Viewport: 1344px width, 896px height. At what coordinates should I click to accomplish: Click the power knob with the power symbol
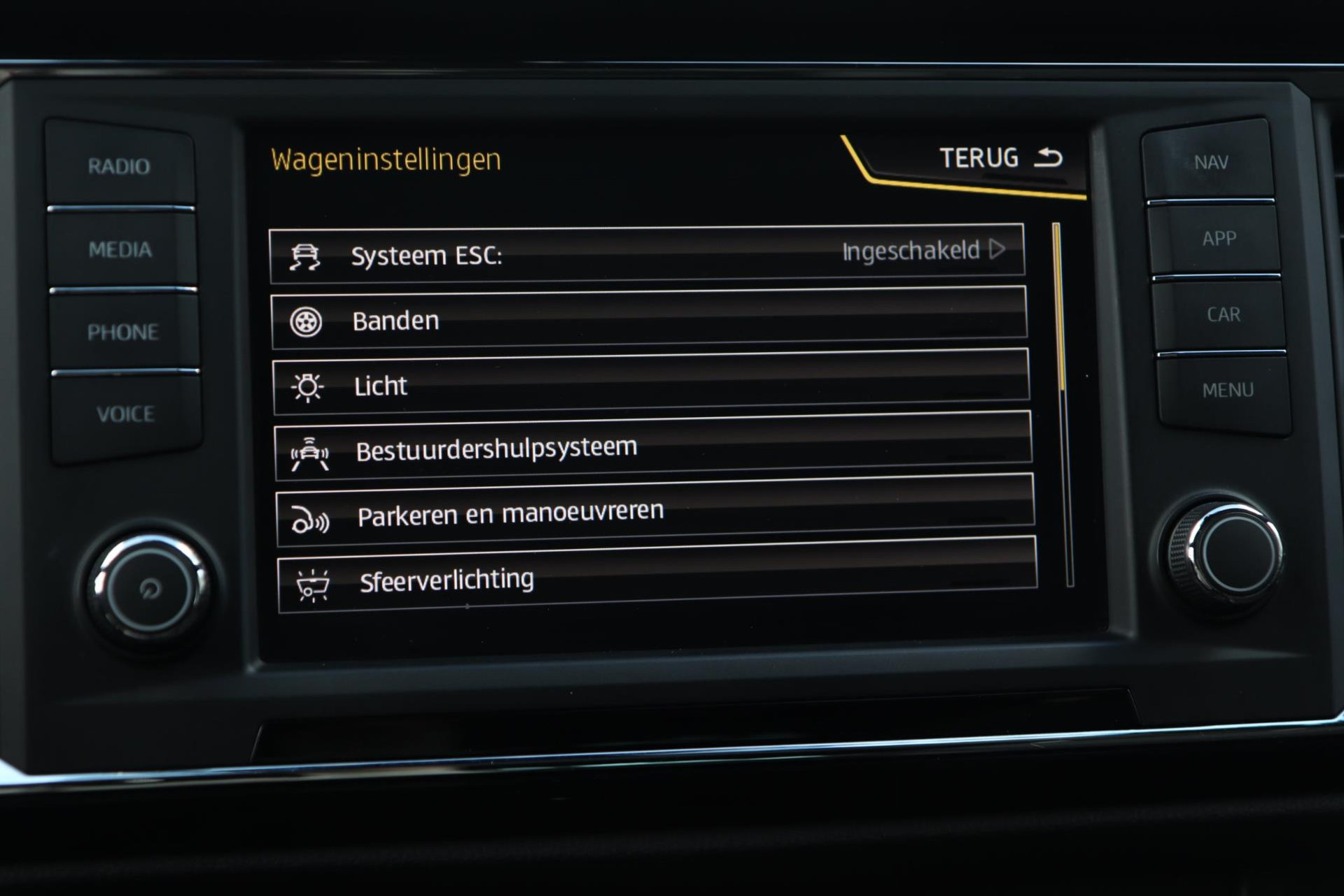coord(150,588)
